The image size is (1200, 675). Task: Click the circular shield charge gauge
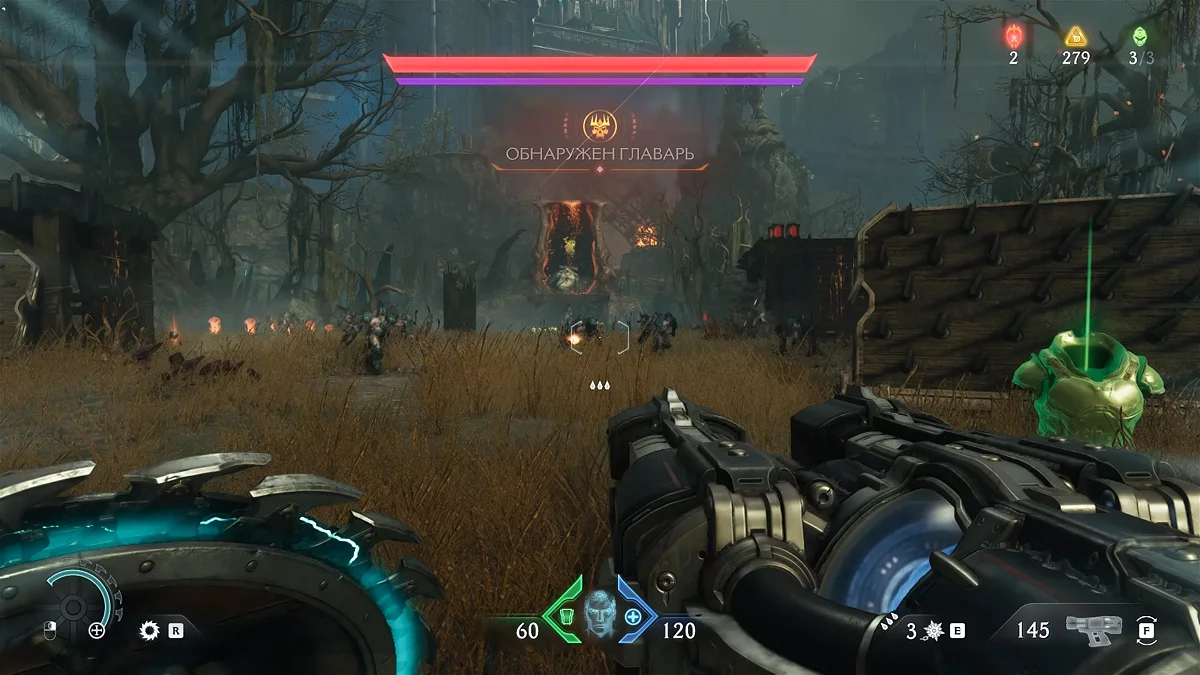pos(75,604)
